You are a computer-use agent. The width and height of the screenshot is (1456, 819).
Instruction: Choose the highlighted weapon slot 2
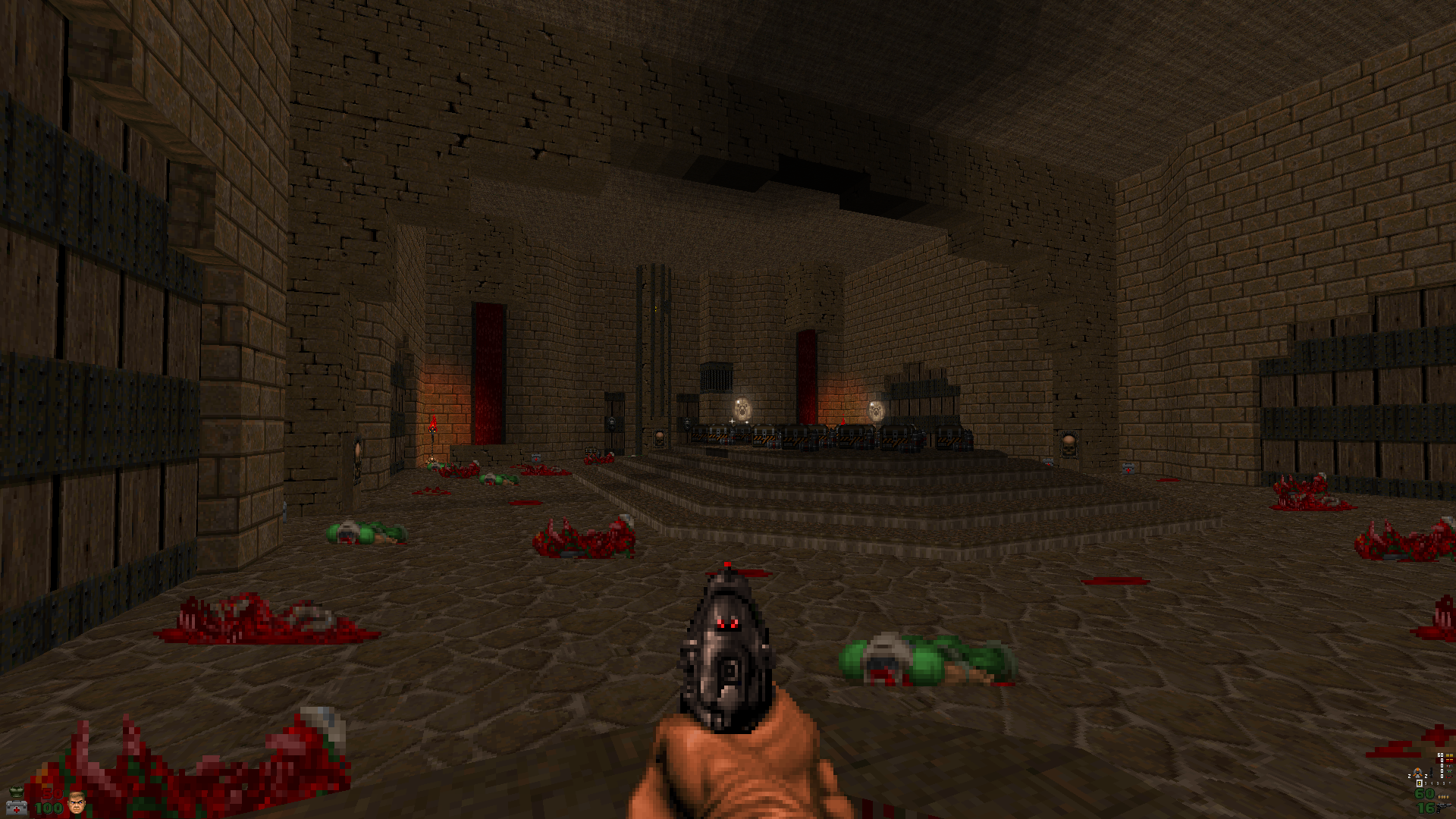(x=1420, y=783)
